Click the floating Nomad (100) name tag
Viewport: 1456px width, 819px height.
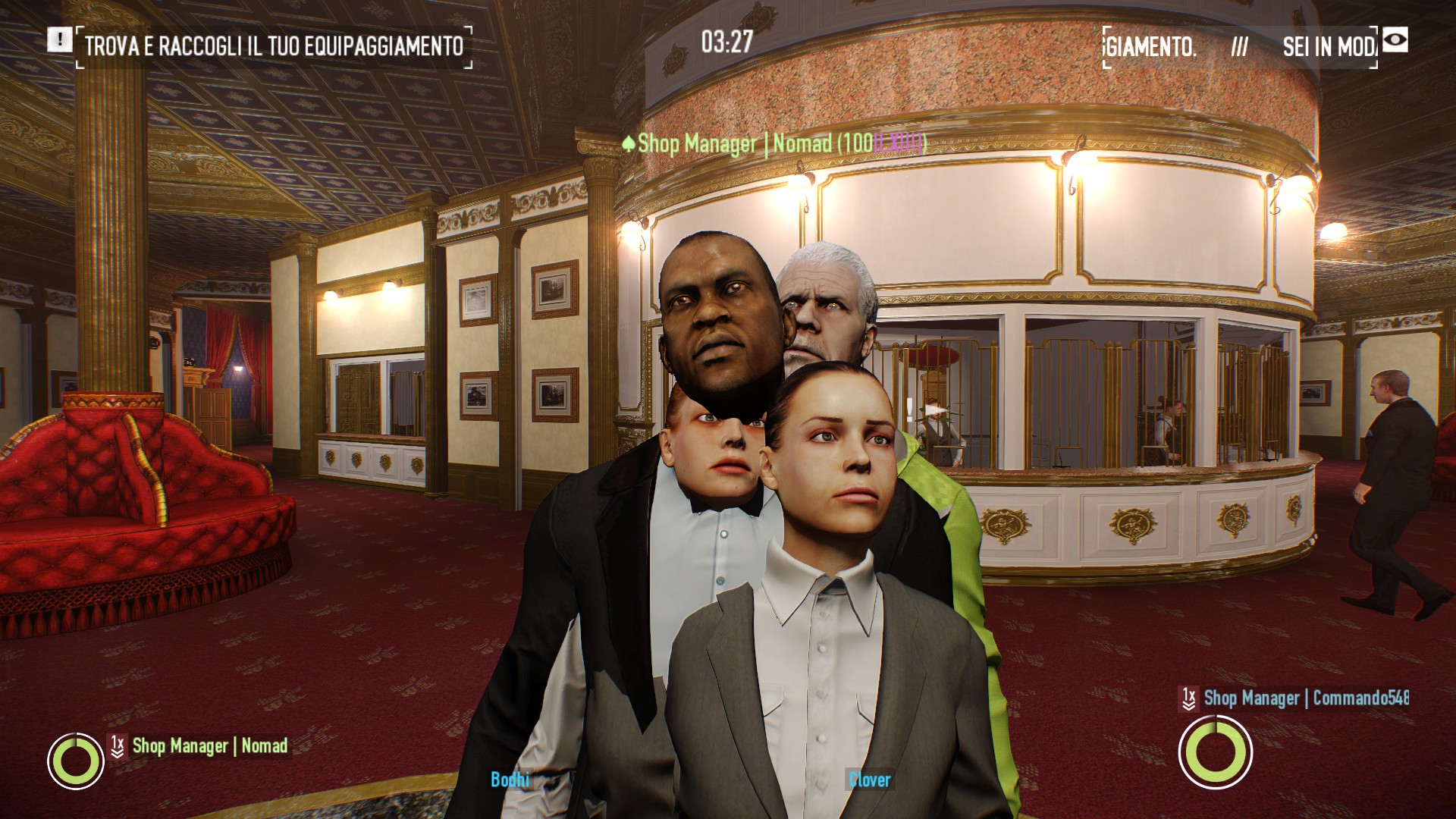coord(773,143)
